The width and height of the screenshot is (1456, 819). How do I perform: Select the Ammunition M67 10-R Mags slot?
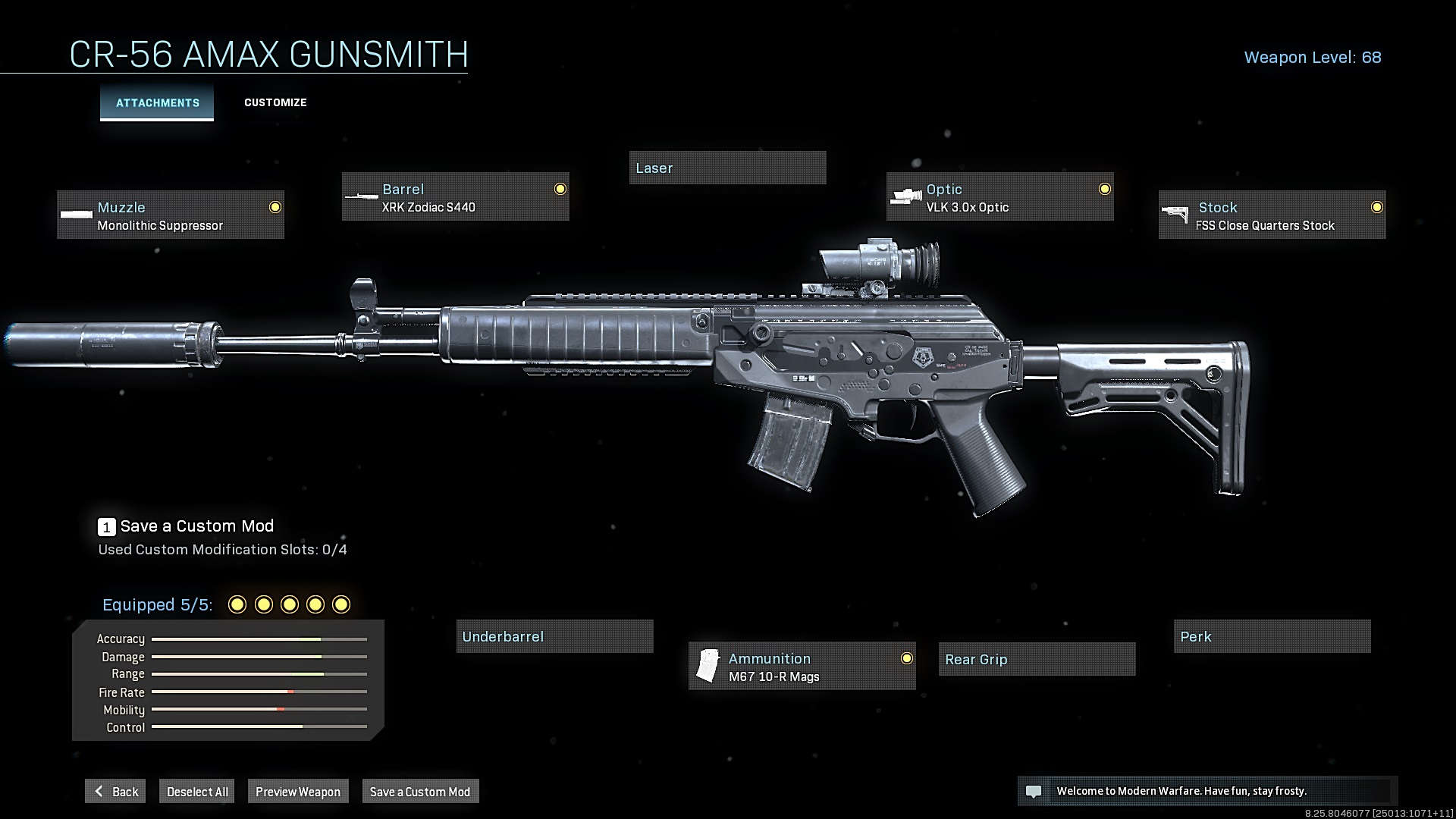point(802,667)
